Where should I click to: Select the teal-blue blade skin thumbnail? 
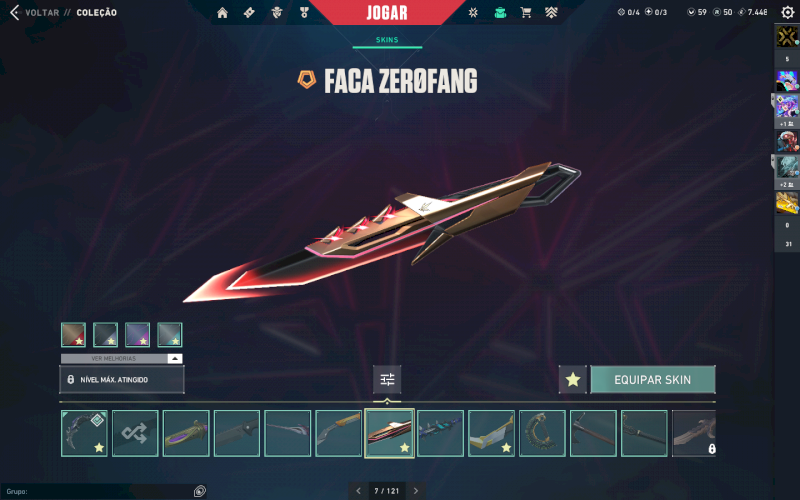click(x=440, y=433)
